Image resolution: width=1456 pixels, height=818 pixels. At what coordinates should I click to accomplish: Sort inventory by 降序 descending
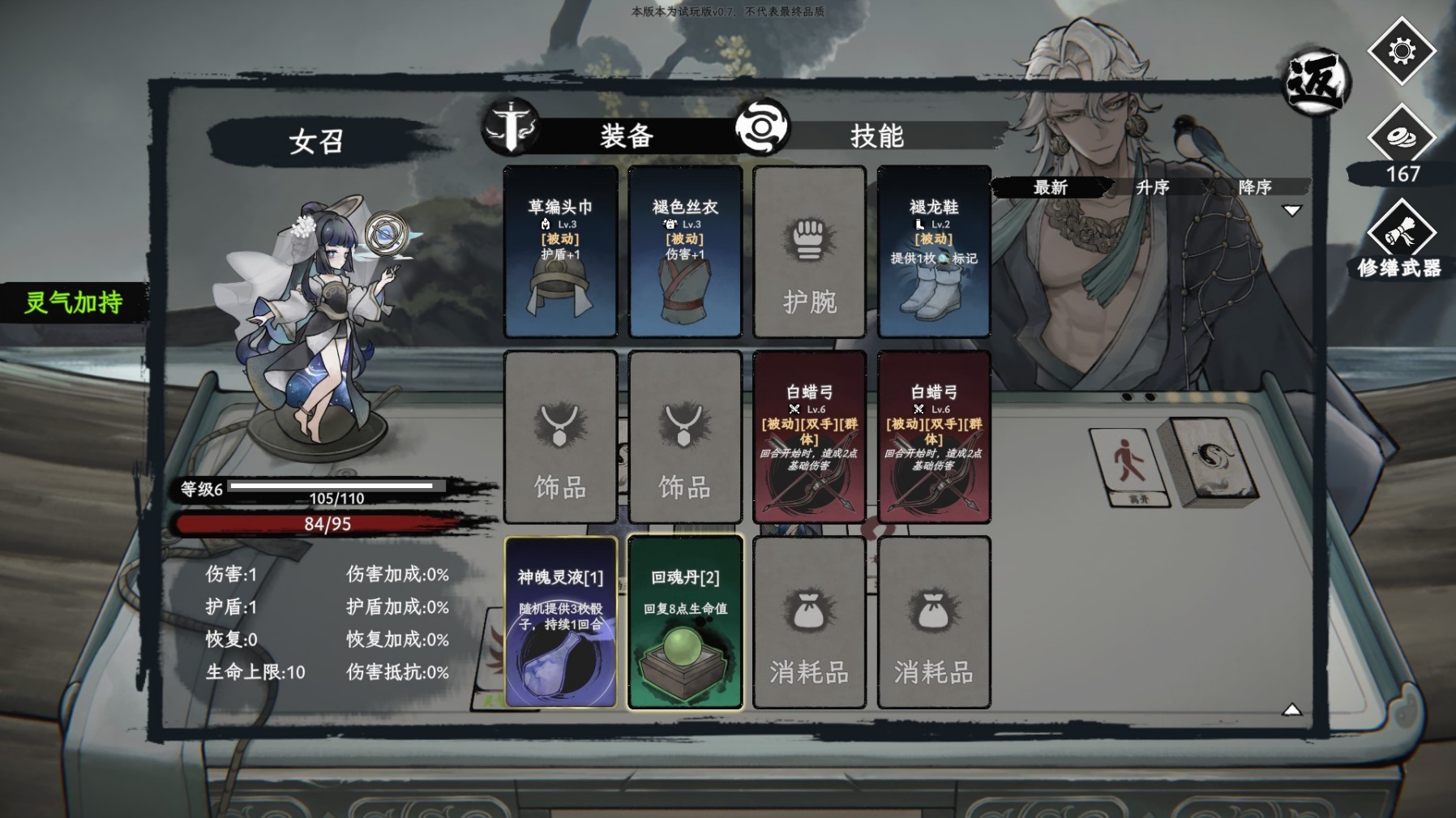coord(1254,187)
